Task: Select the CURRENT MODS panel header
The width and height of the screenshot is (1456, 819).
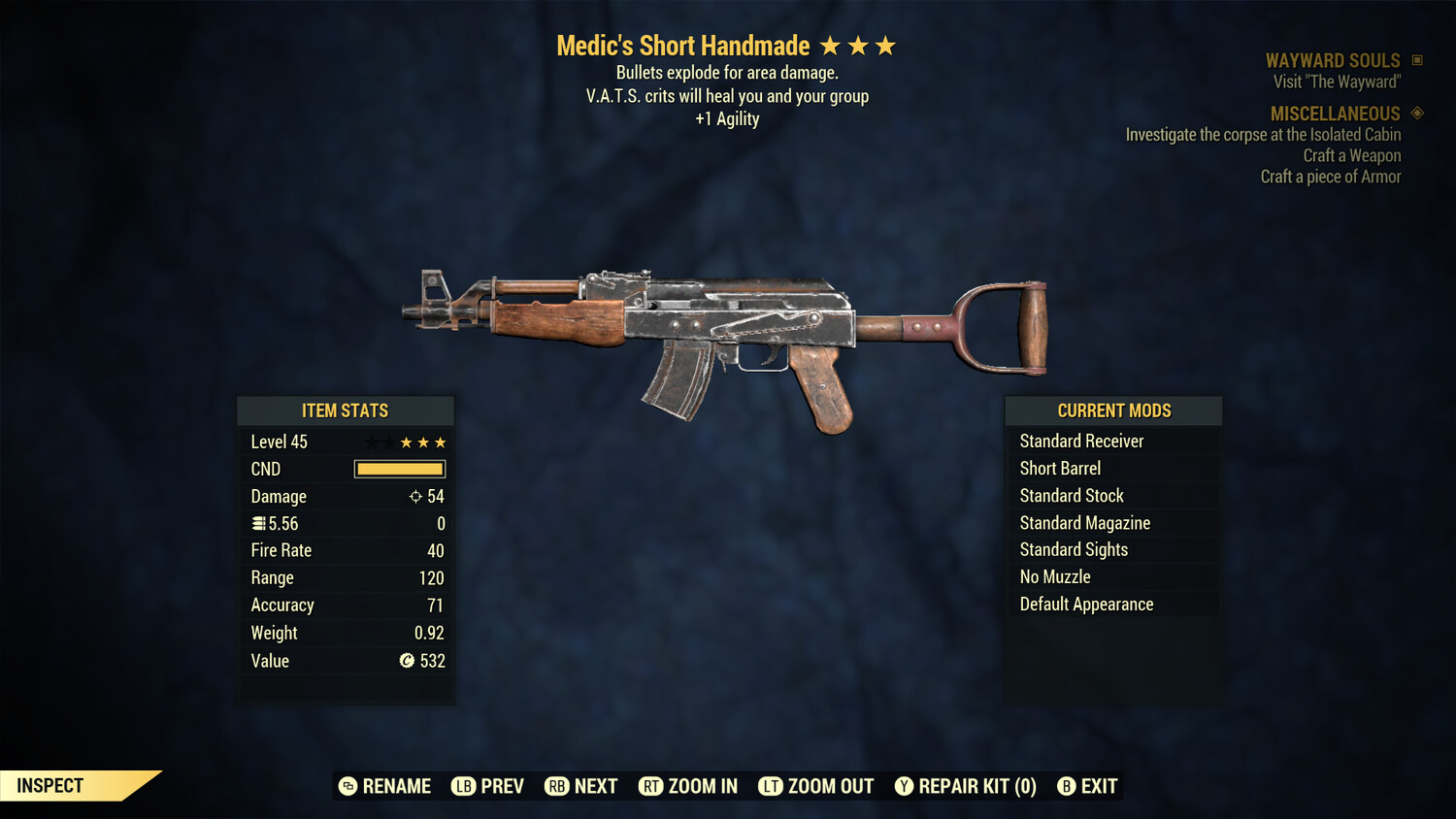Action: coord(1113,409)
